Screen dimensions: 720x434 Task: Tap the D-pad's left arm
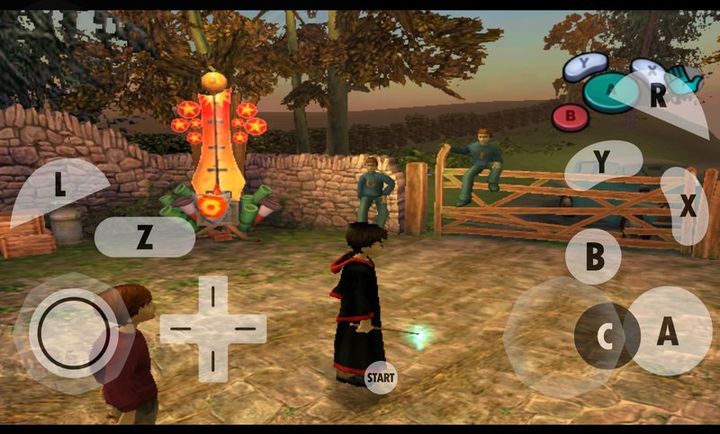(180, 328)
